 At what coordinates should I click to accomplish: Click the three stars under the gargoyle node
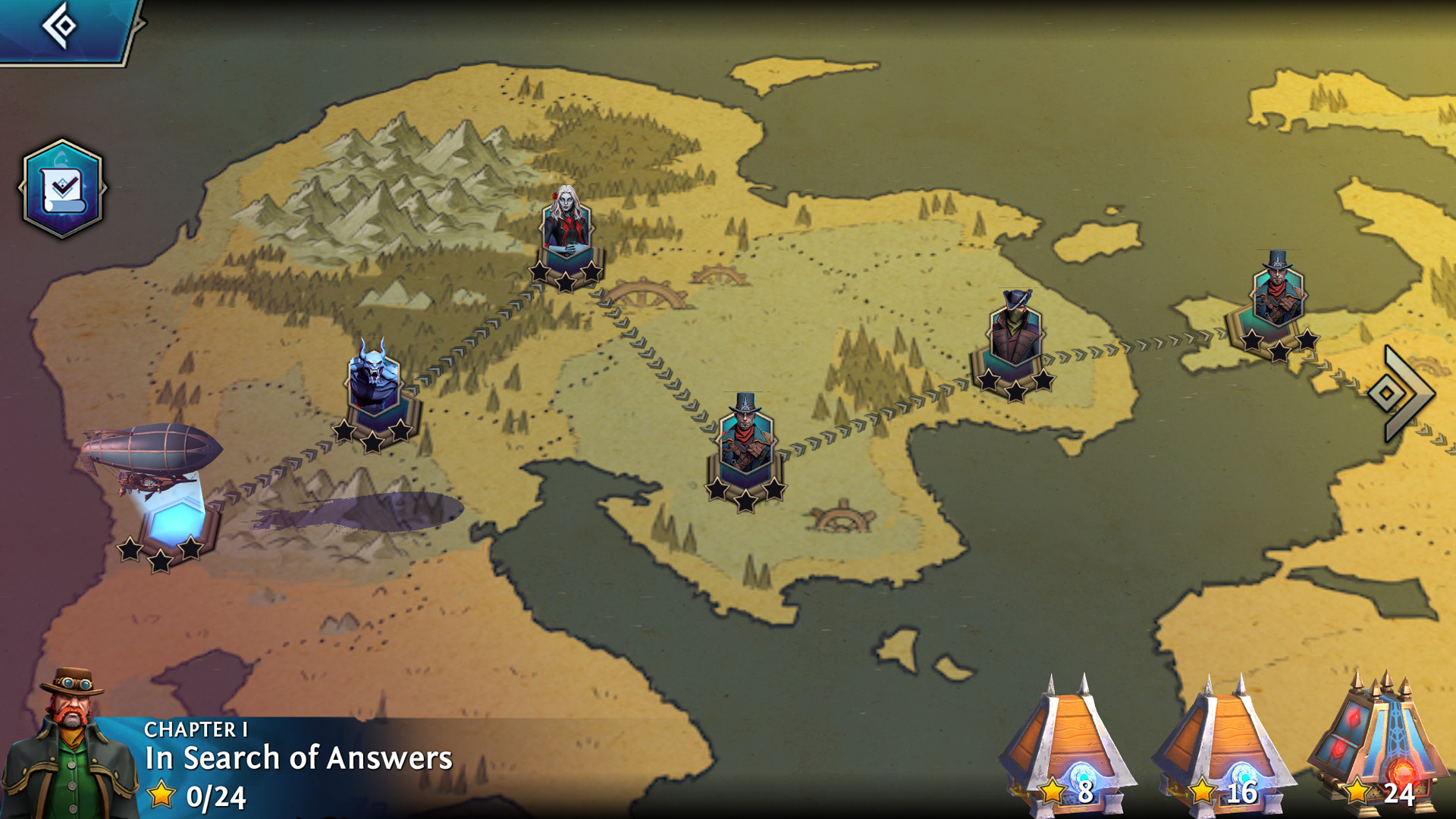[x=374, y=434]
